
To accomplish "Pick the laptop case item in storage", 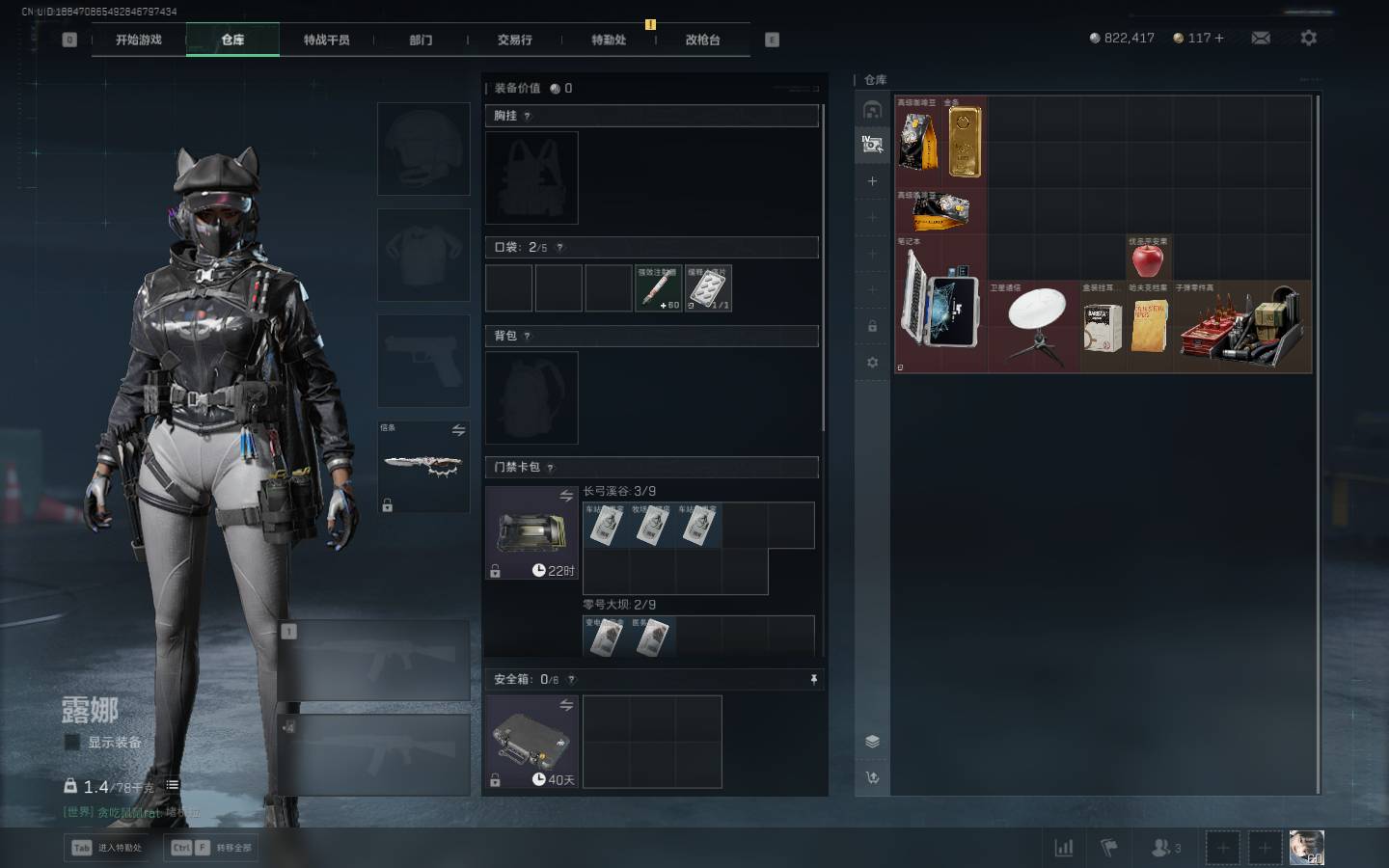I will tap(940, 304).
